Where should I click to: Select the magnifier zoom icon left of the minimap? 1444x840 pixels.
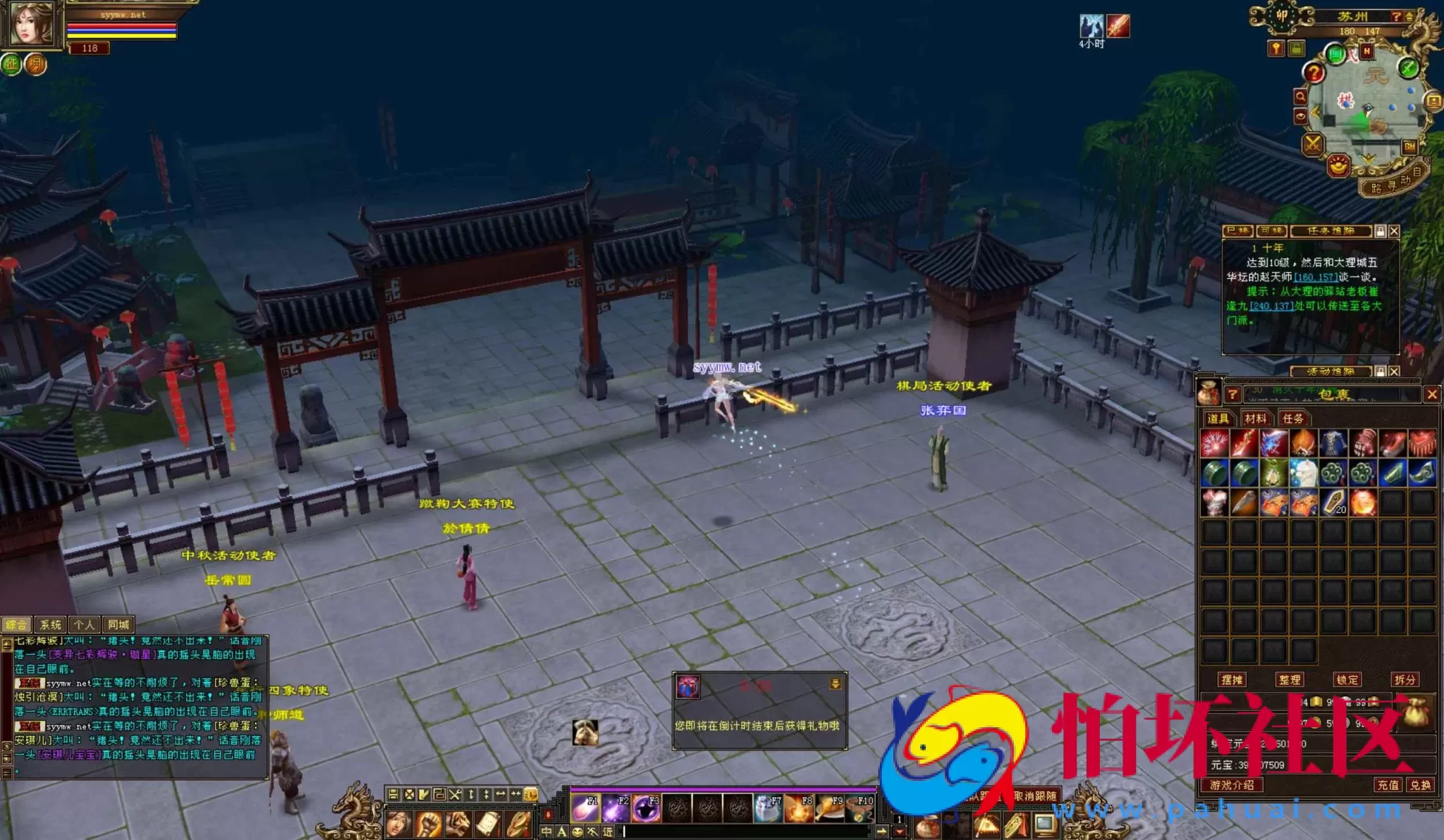(1300, 96)
